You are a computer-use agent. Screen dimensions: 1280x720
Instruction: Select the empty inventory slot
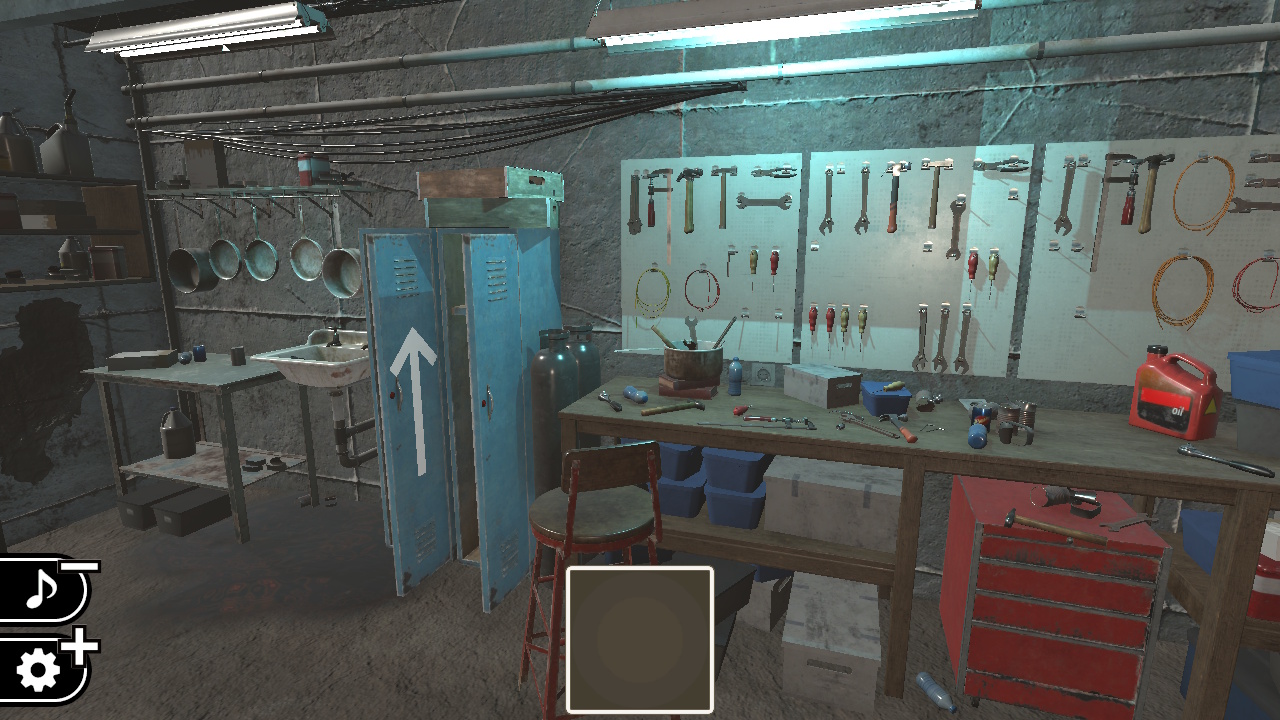coord(640,640)
